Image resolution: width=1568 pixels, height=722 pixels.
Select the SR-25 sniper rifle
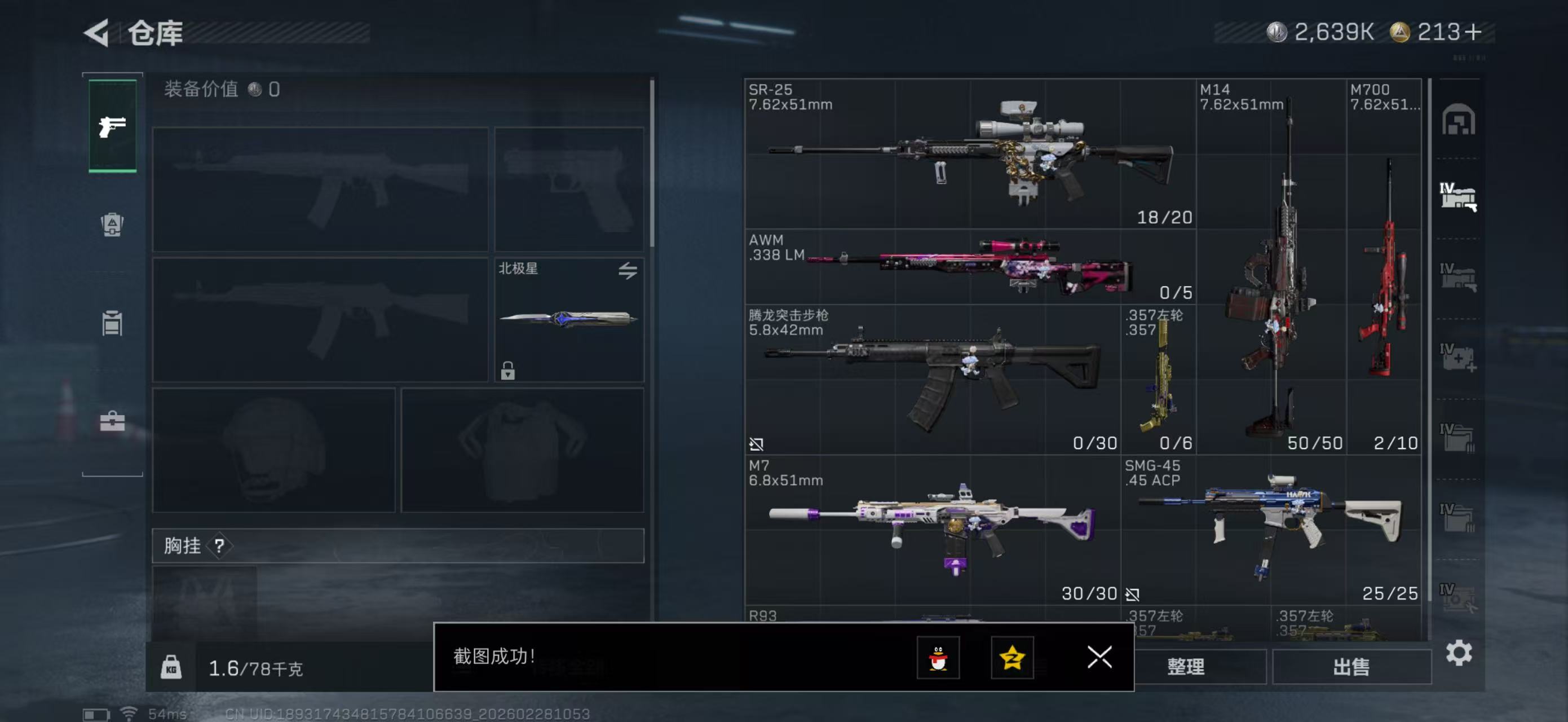[970, 153]
